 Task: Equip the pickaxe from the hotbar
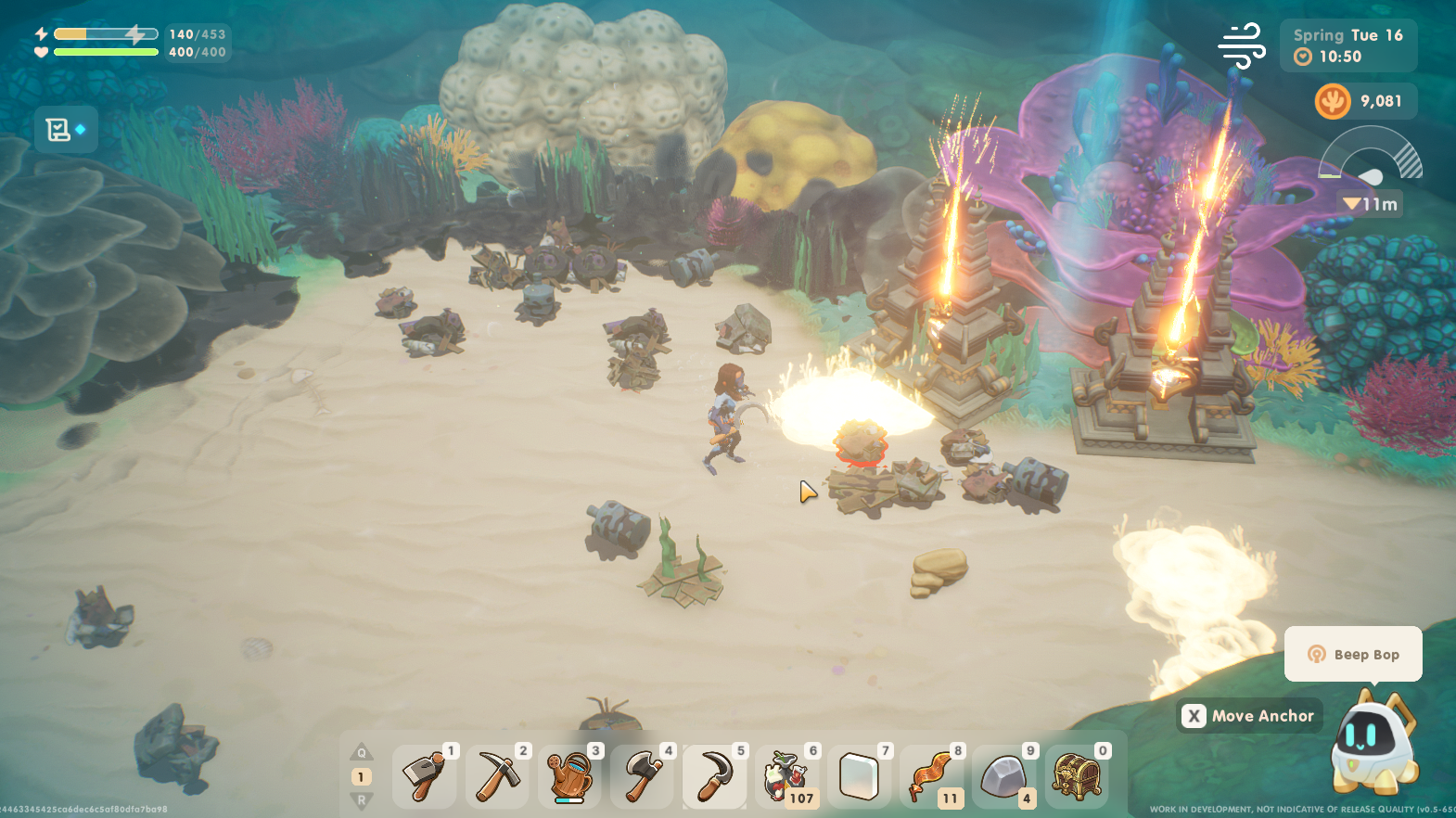click(x=496, y=775)
